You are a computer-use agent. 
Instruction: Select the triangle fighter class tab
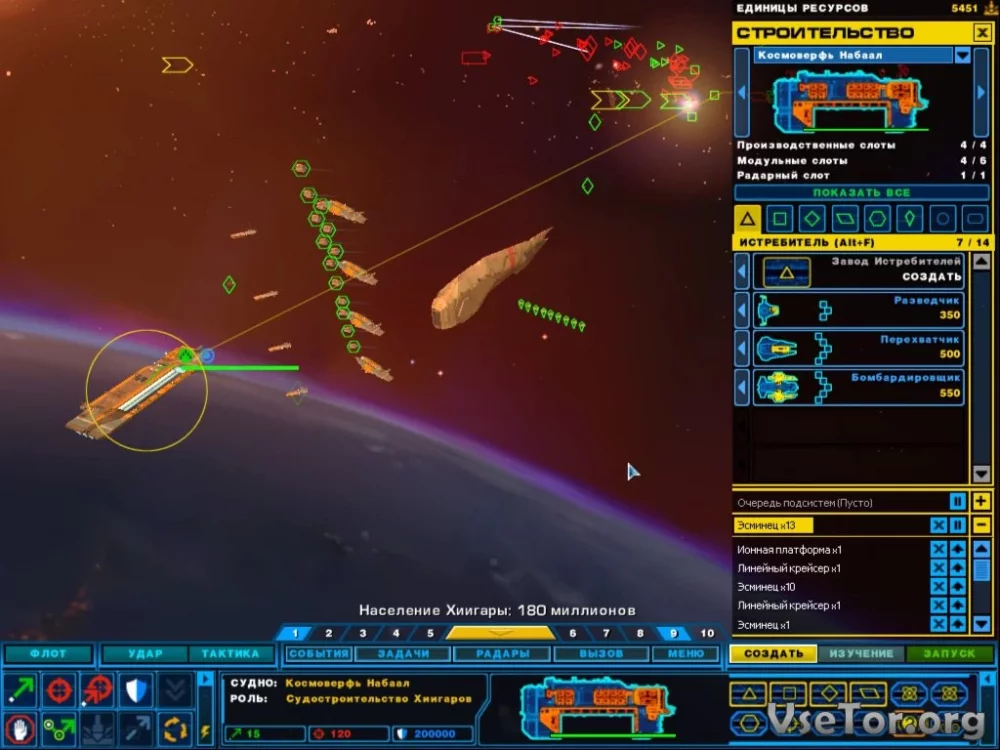point(747,218)
